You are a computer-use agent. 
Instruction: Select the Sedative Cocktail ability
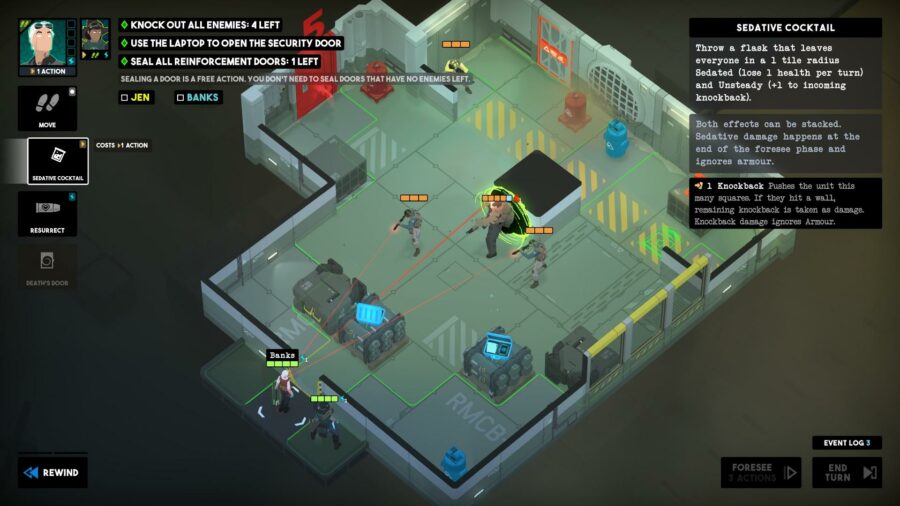pyautogui.click(x=57, y=161)
